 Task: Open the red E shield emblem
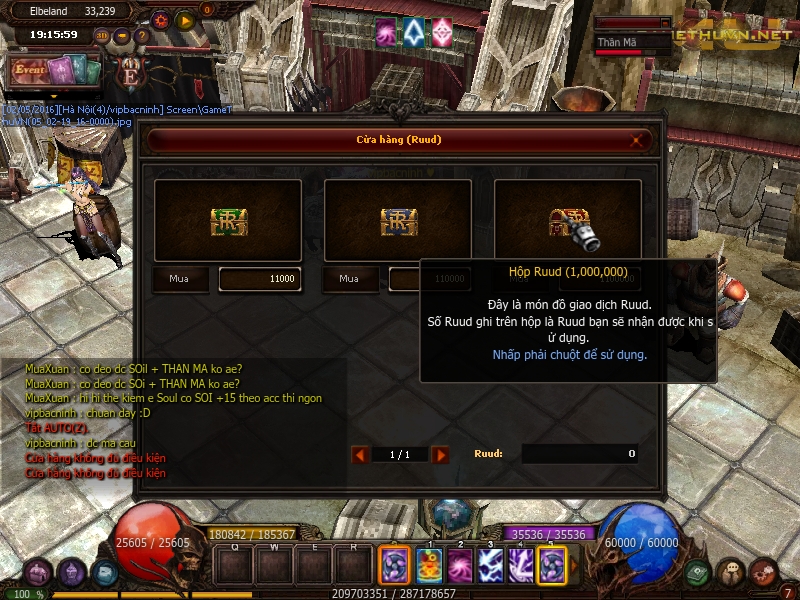point(130,72)
